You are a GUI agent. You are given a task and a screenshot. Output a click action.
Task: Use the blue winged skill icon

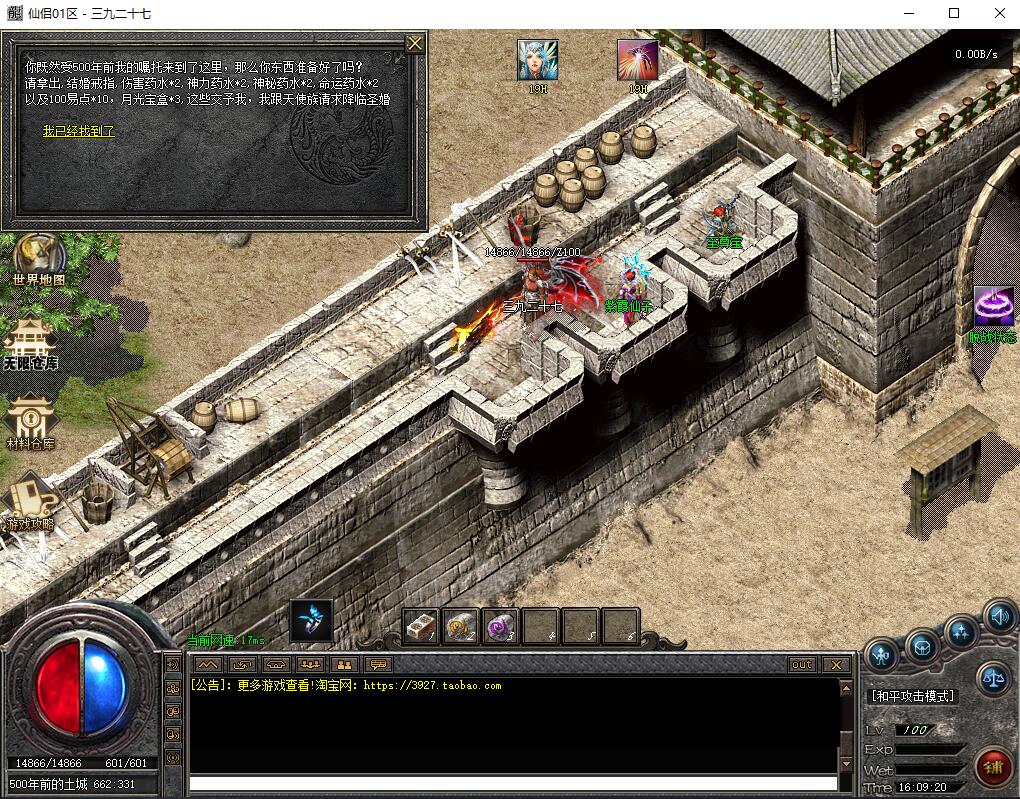[x=311, y=621]
